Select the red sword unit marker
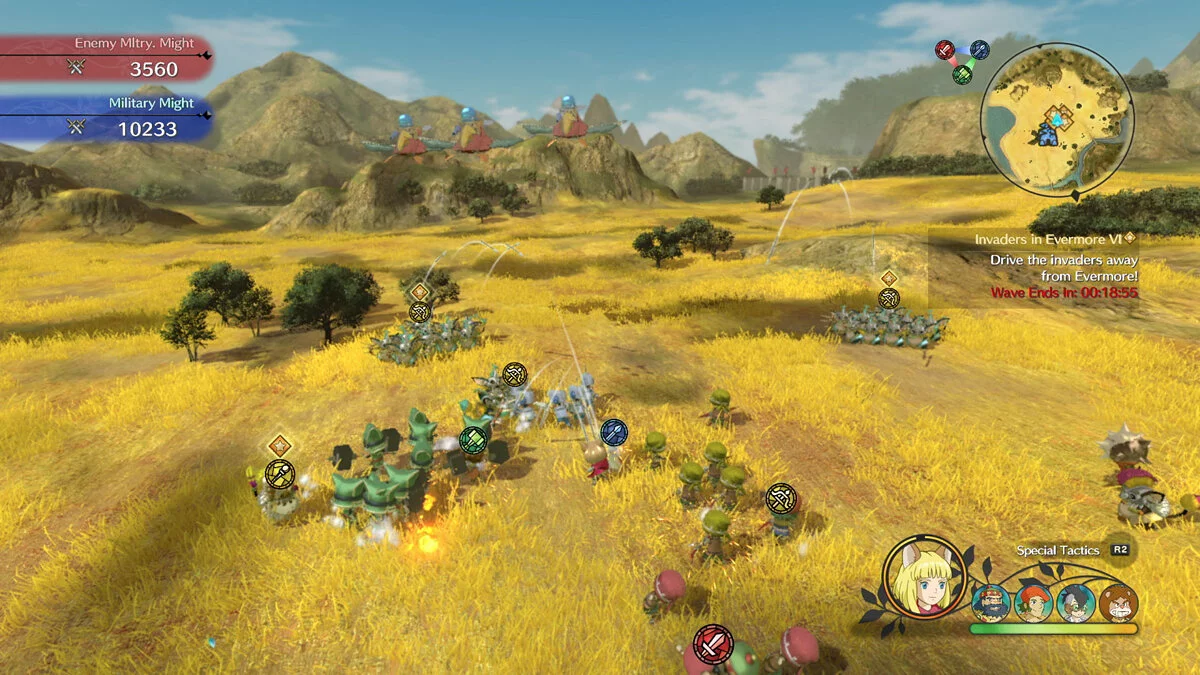1200x675 pixels. tap(713, 645)
